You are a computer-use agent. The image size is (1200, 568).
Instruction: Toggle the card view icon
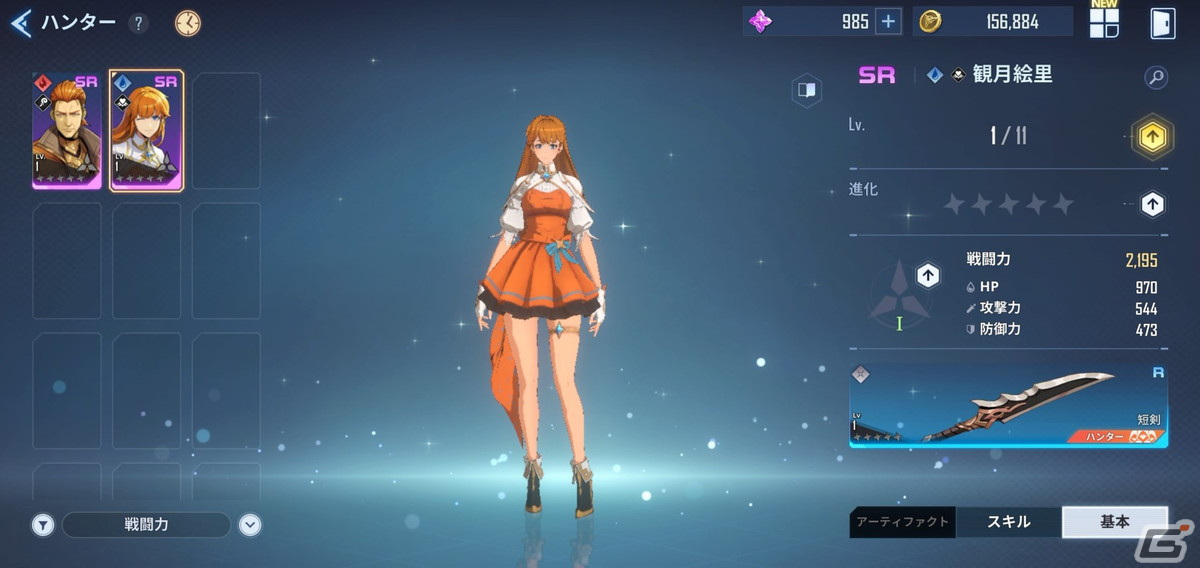[806, 91]
